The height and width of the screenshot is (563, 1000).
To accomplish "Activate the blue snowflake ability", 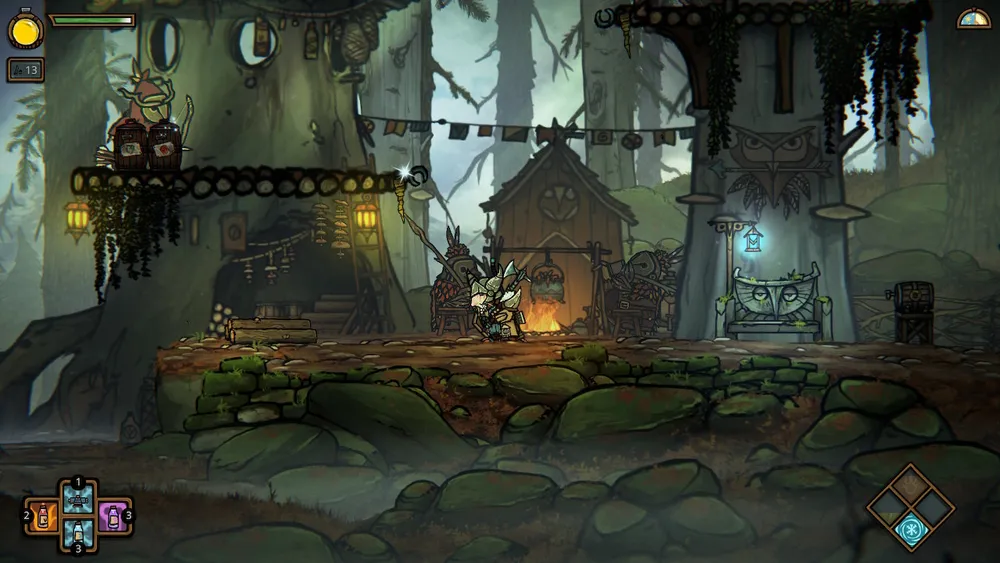I will click(x=911, y=529).
